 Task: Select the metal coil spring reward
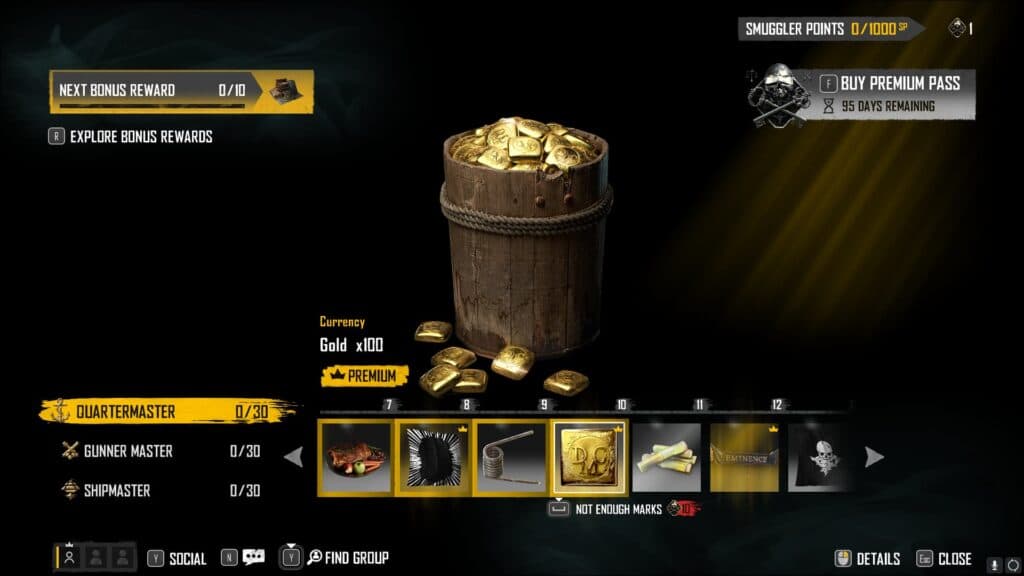pyautogui.click(x=511, y=457)
